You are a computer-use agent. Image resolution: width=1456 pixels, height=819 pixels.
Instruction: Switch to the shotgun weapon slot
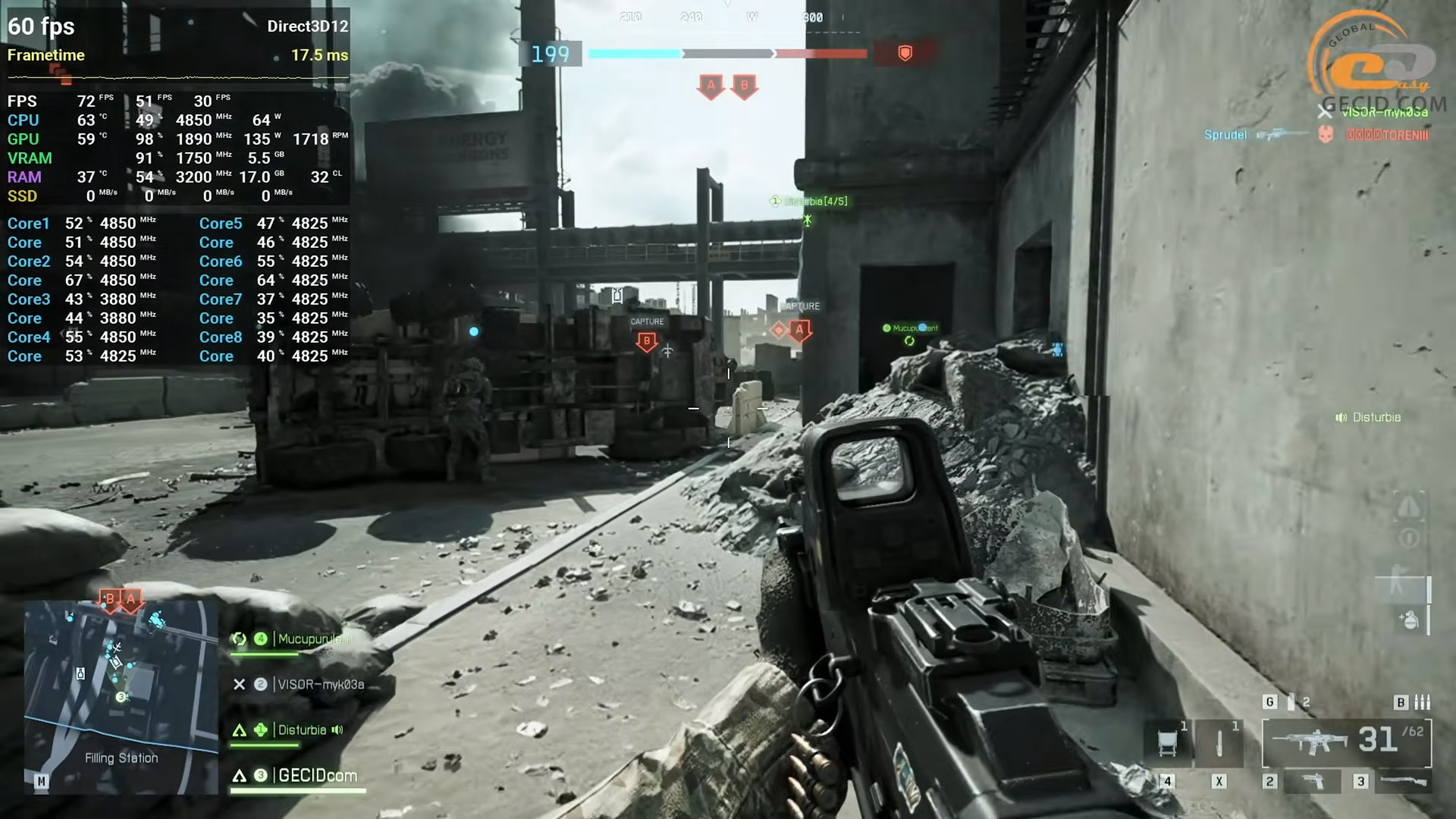pyautogui.click(x=1402, y=781)
